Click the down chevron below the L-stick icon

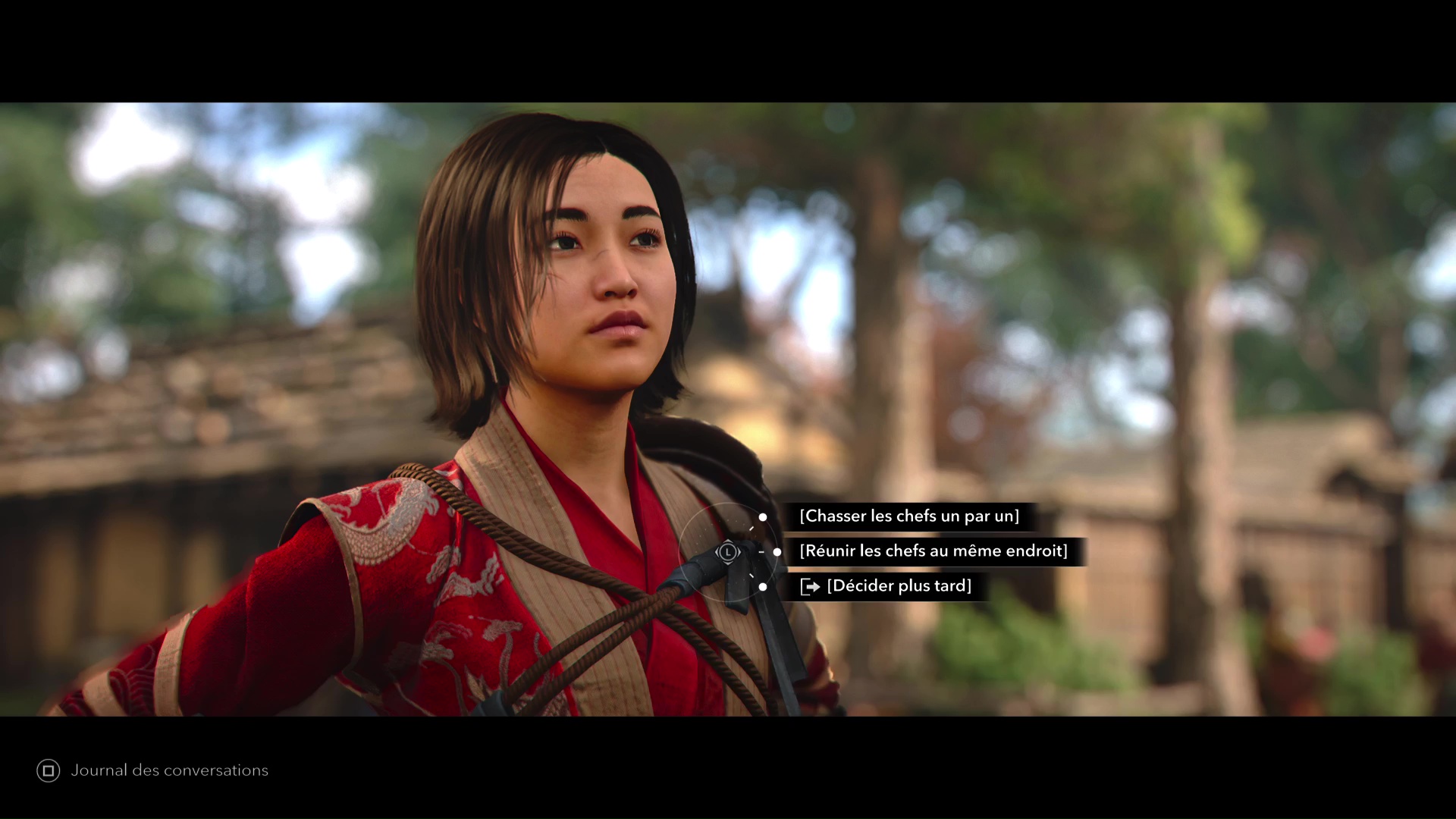728,564
